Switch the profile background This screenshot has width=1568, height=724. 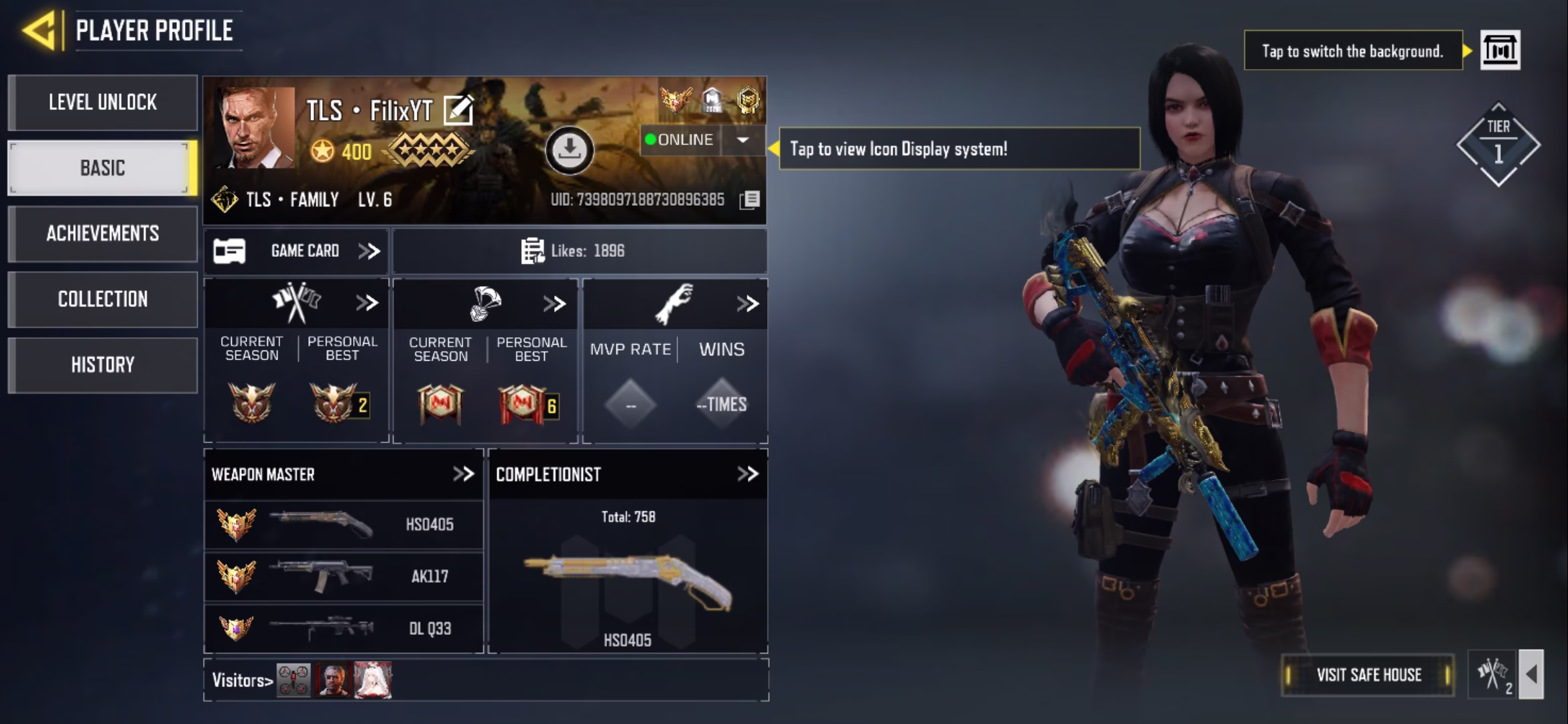(x=1500, y=50)
